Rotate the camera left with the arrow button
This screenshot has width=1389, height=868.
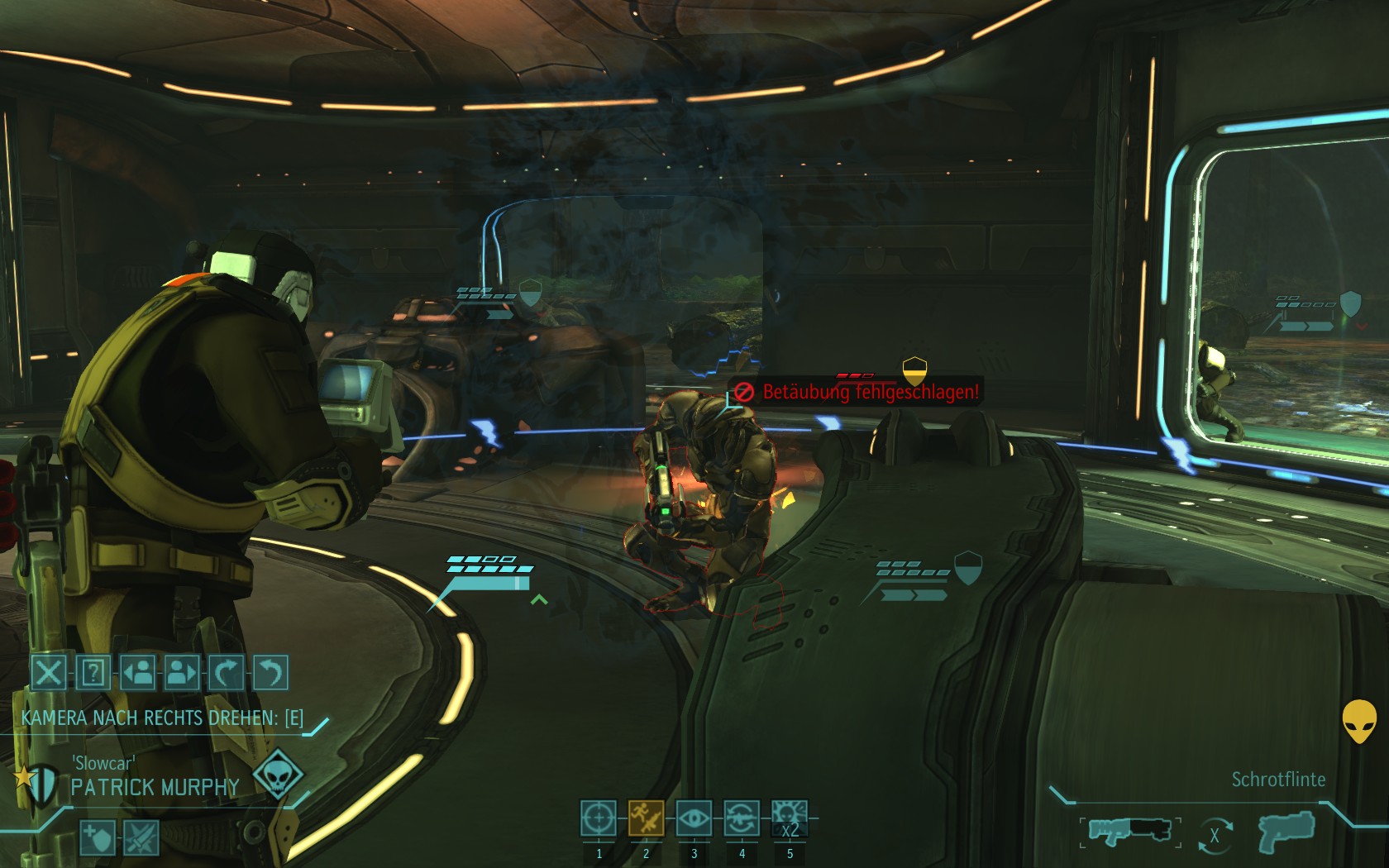coord(270,672)
